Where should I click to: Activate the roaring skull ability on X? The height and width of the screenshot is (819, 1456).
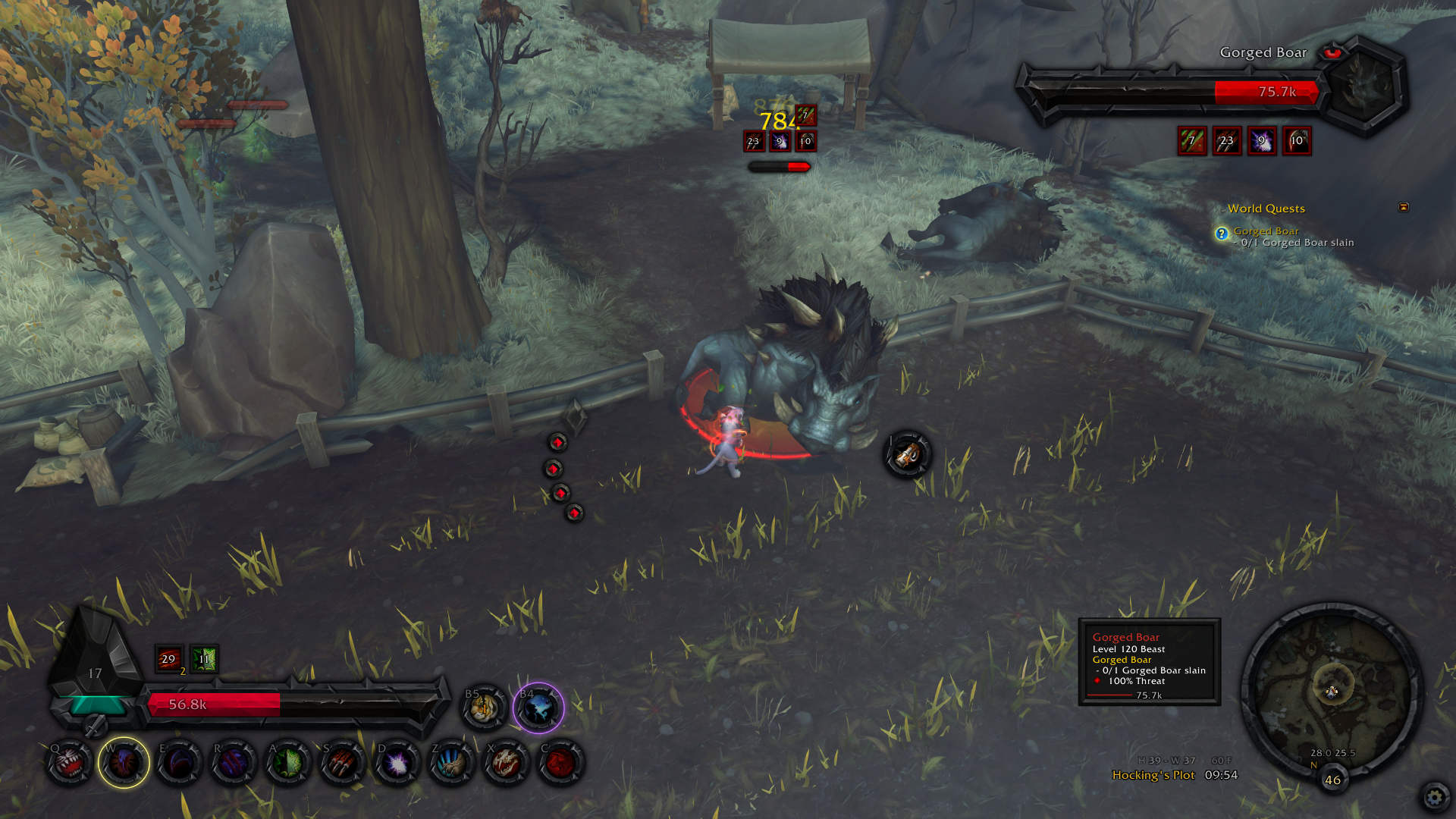[x=506, y=763]
